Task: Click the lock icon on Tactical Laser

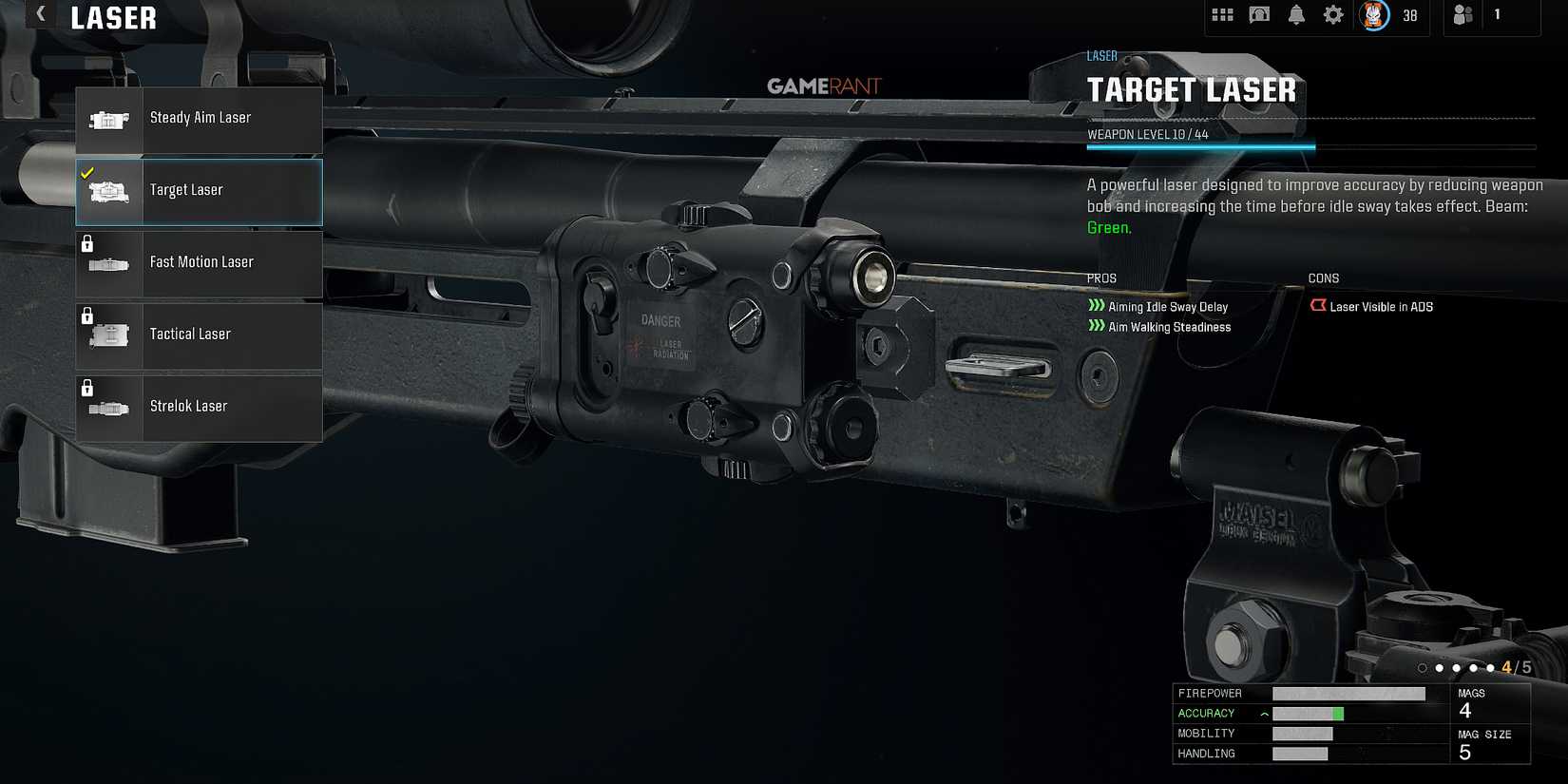Action: [x=88, y=314]
